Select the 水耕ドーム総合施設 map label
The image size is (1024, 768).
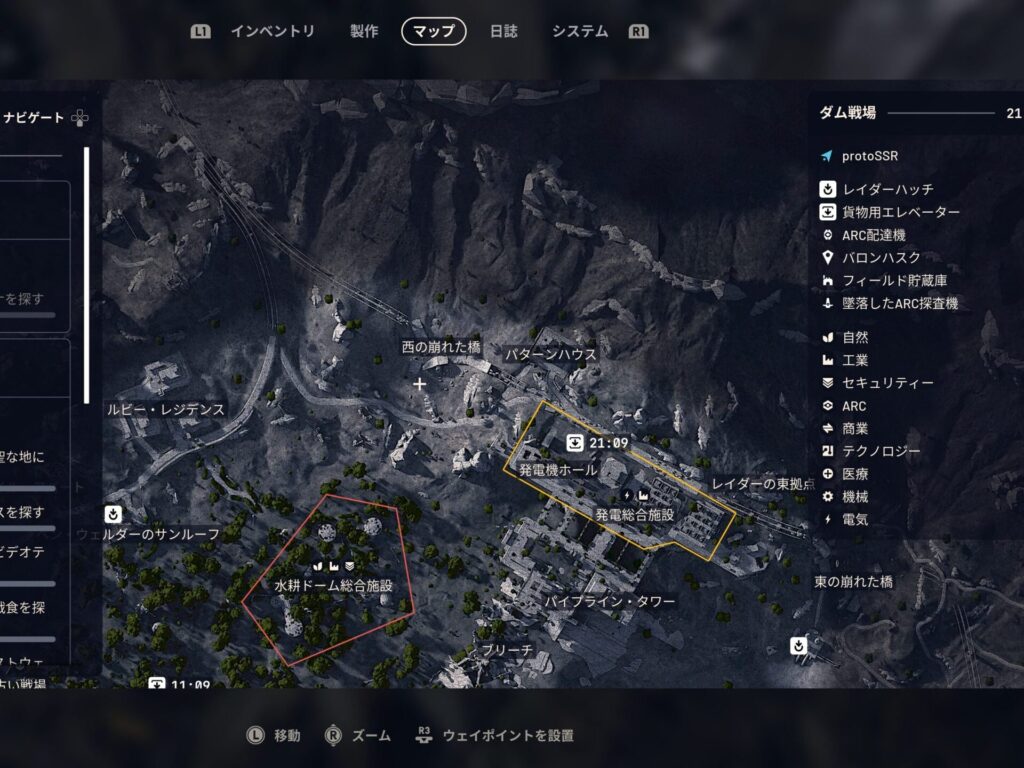pyautogui.click(x=332, y=585)
